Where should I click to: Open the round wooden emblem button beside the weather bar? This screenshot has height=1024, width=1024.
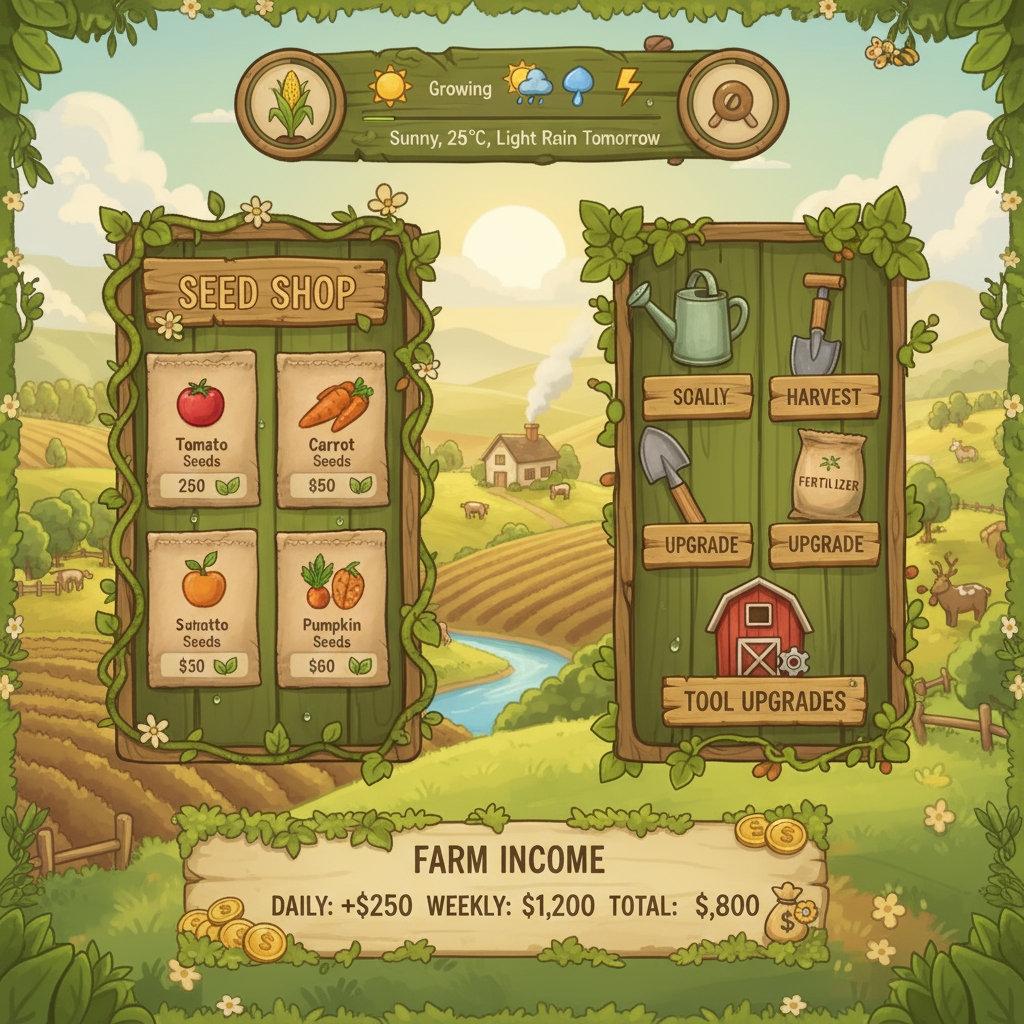733,104
